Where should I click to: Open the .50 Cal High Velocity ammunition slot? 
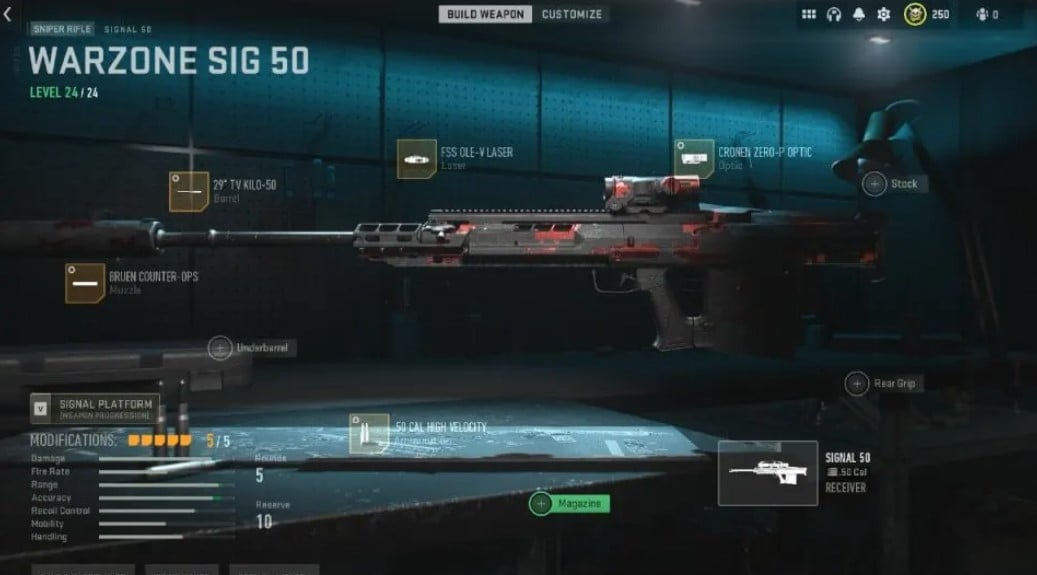point(369,433)
